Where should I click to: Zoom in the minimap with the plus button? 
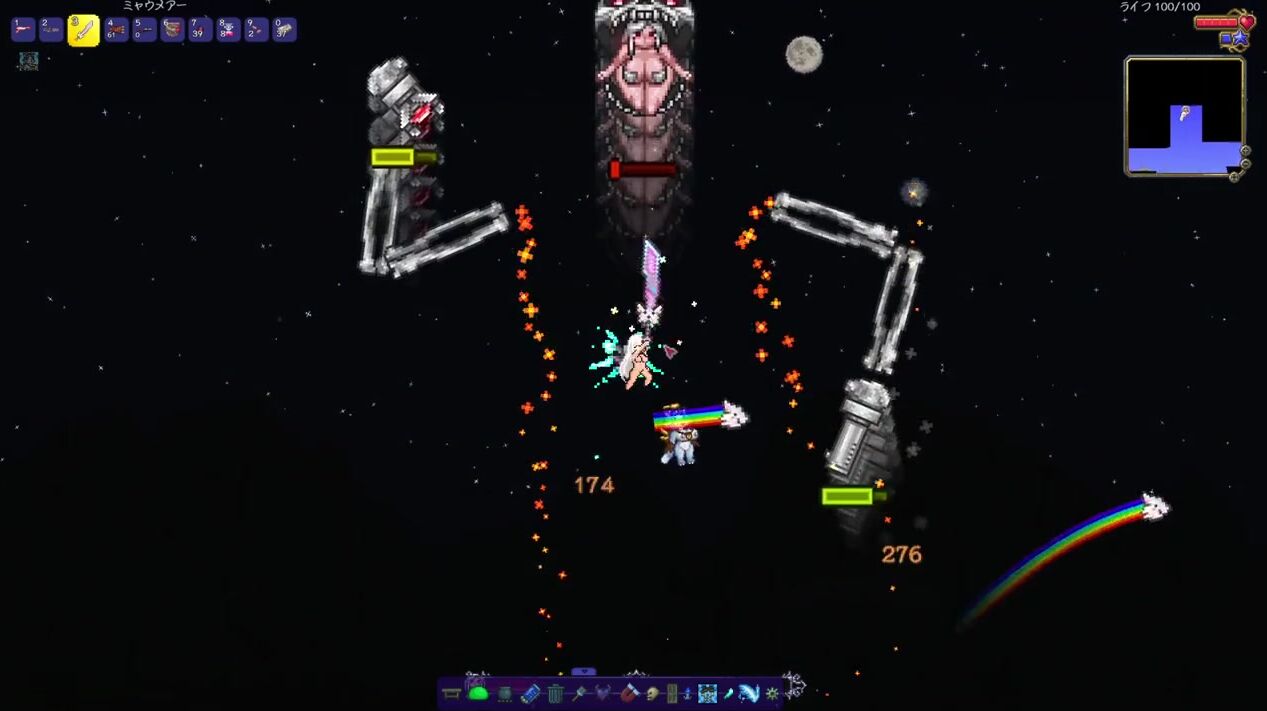[x=1246, y=151]
